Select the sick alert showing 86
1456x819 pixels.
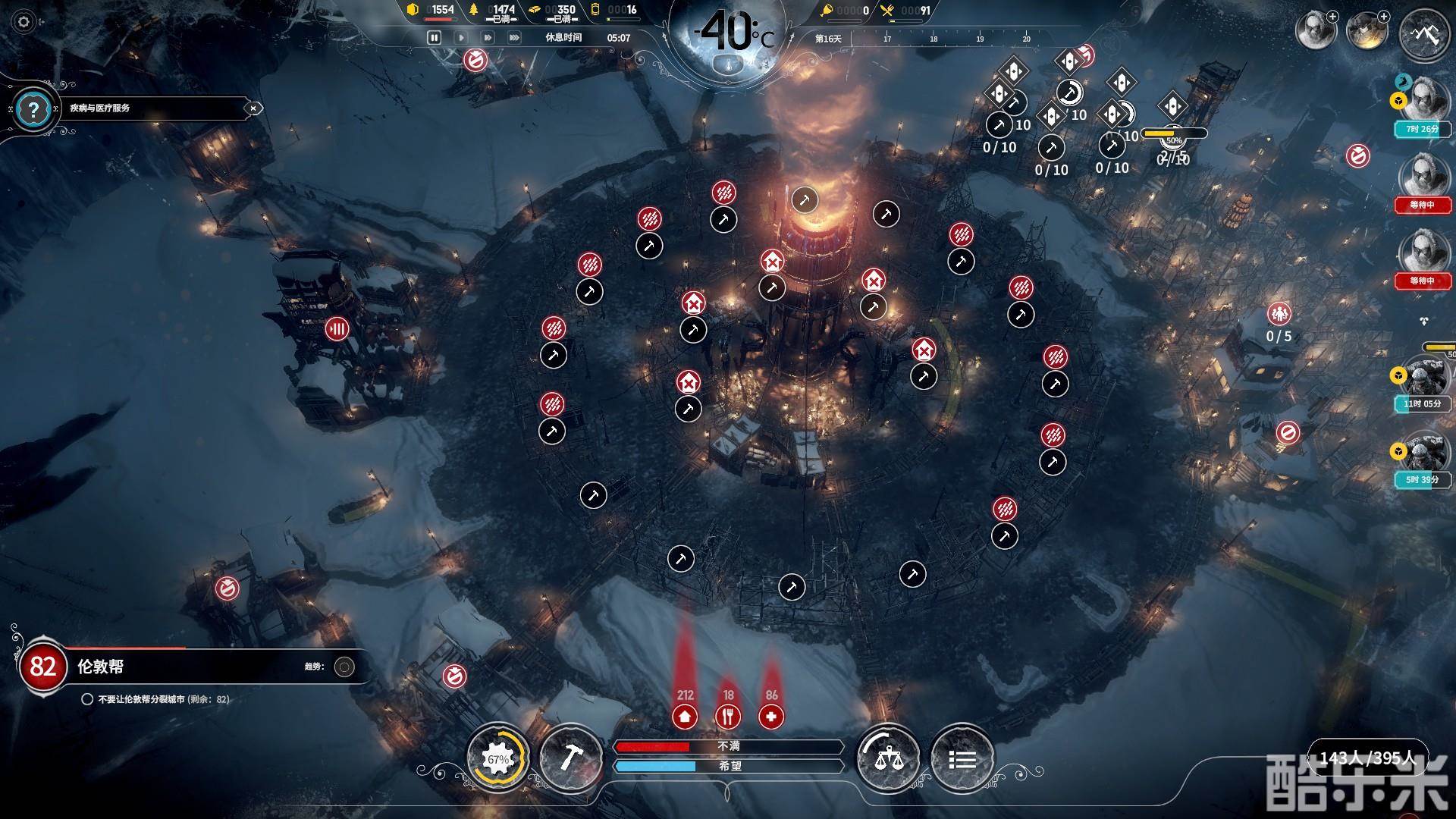tap(771, 716)
